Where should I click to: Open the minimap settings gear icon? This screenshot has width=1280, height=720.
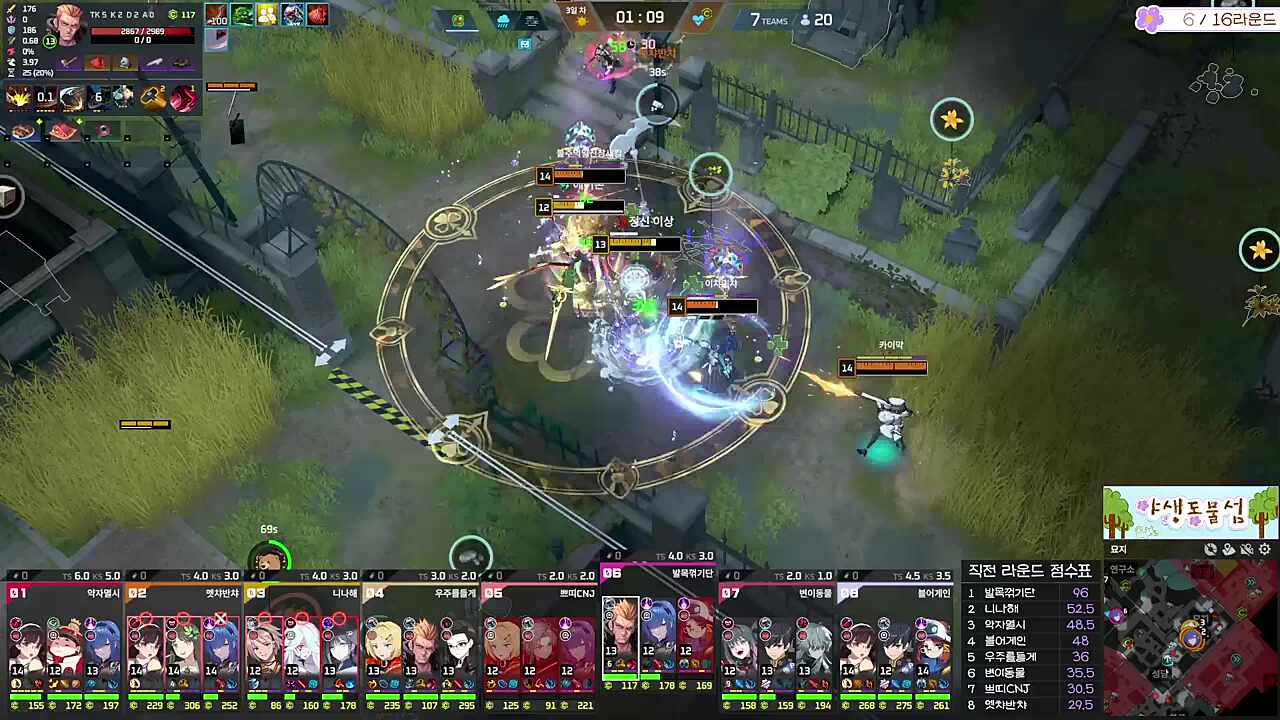(1265, 549)
